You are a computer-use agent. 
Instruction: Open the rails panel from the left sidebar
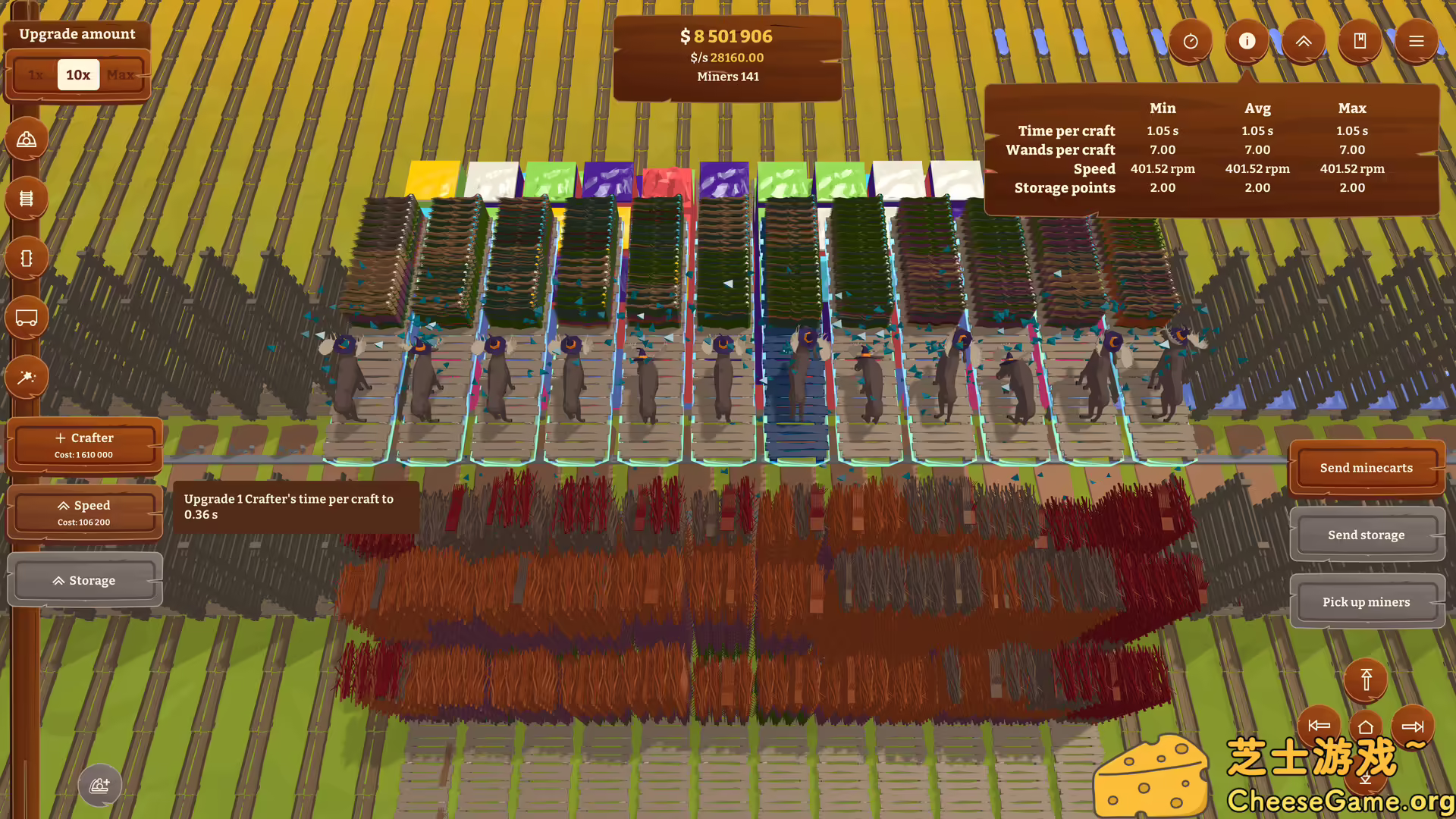click(x=27, y=198)
